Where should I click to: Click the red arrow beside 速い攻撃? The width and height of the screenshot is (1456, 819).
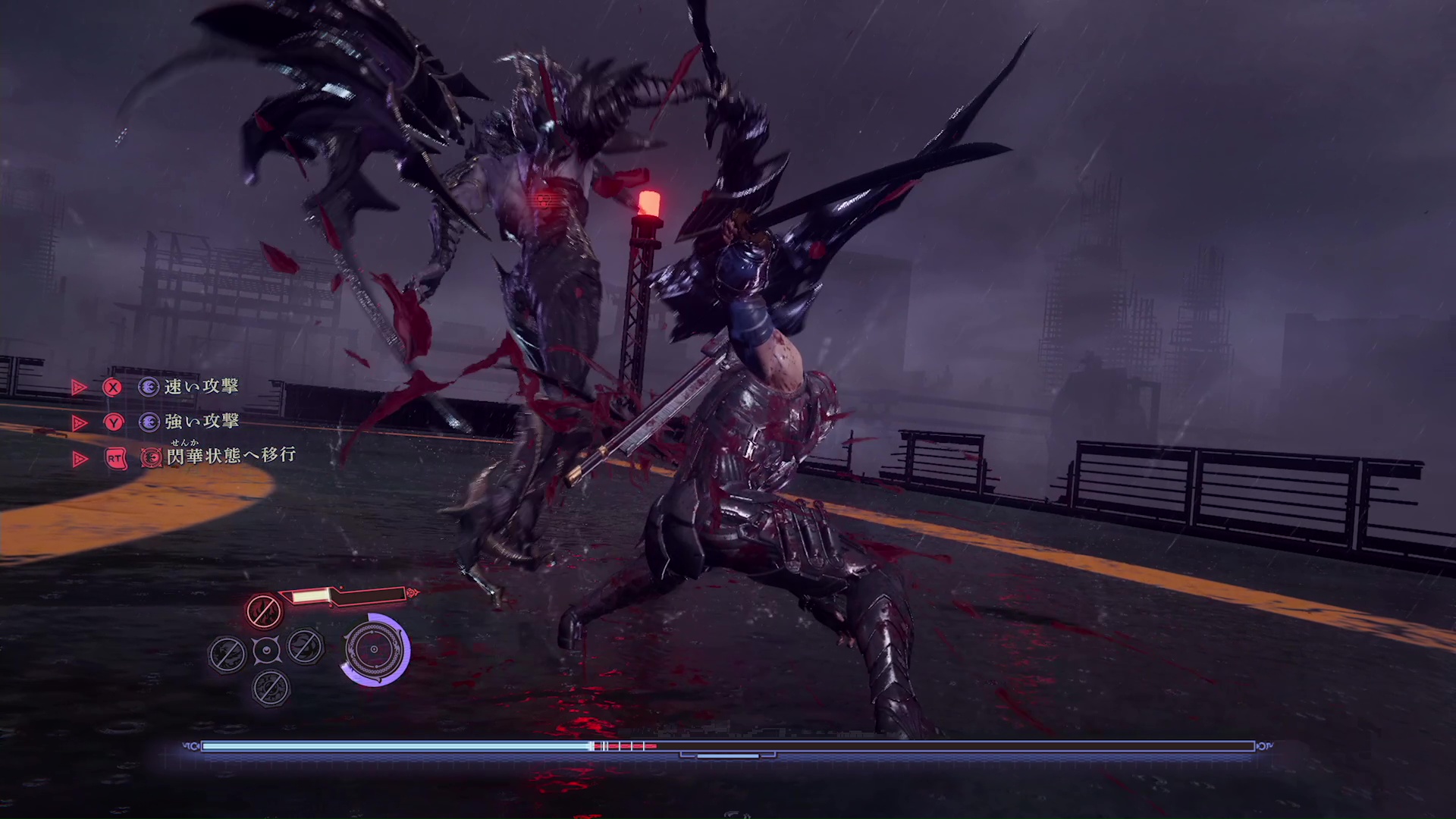point(79,388)
